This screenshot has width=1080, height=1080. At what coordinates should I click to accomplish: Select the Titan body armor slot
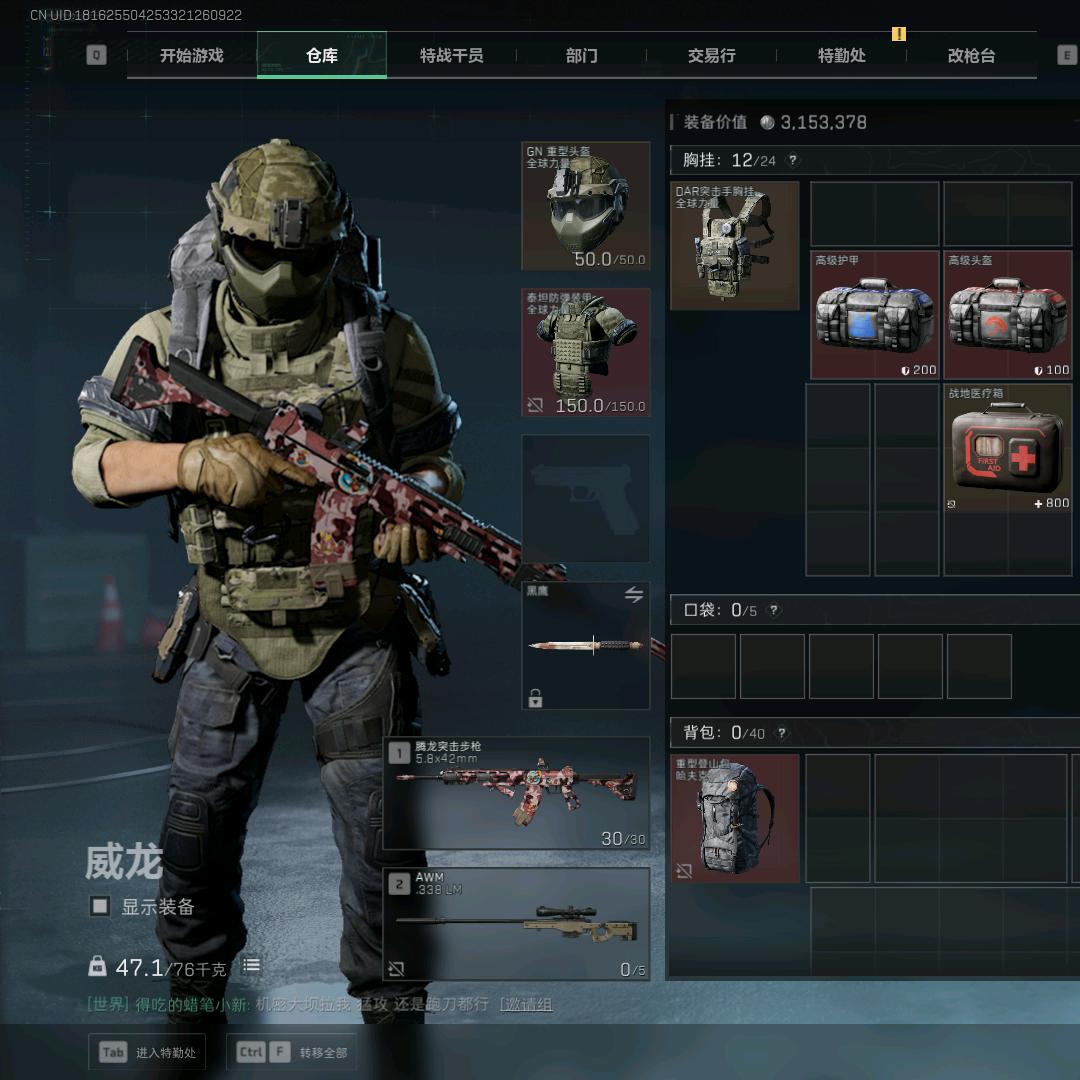tap(586, 352)
